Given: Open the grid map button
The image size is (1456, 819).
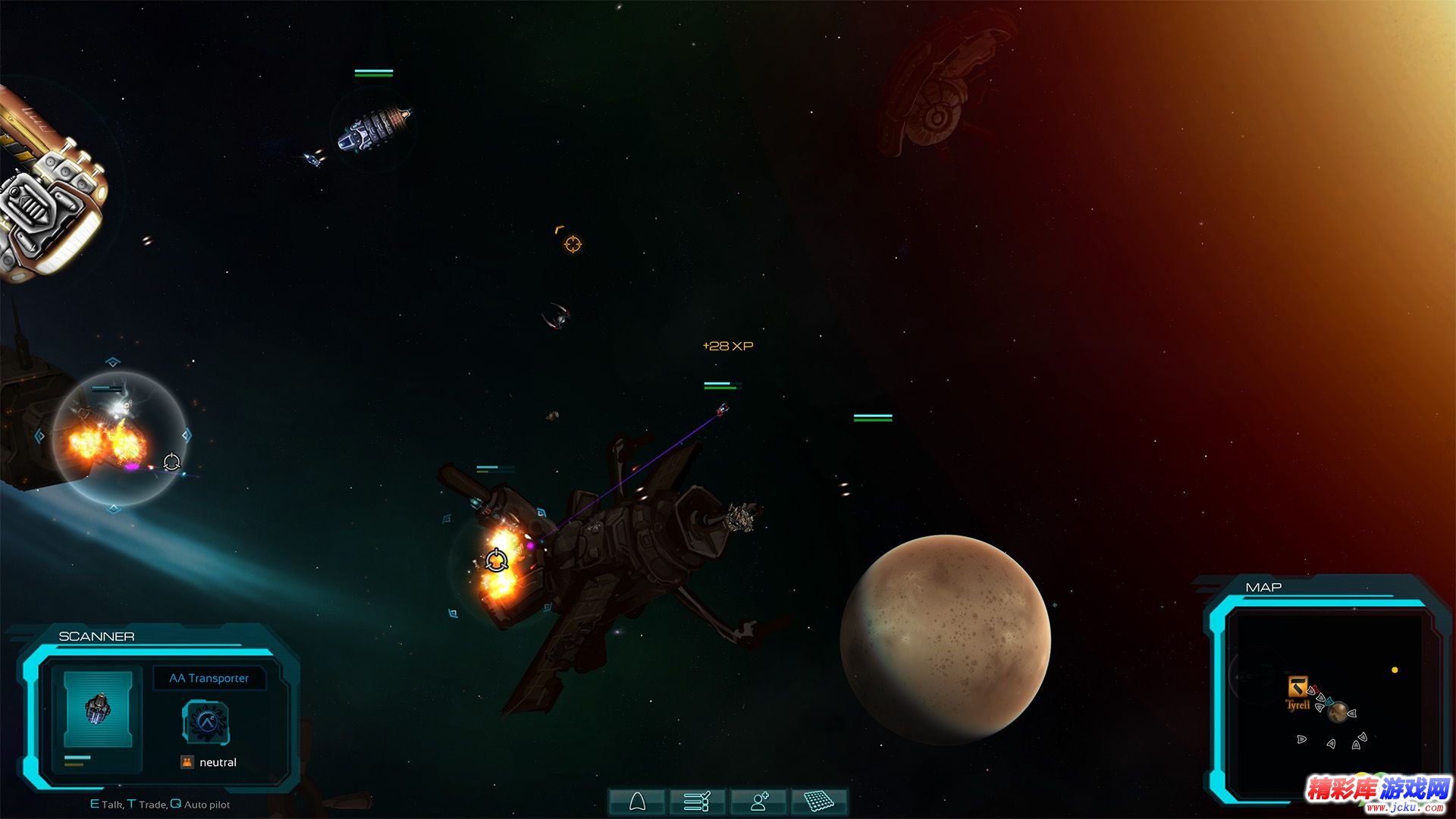Looking at the screenshot, I should 819,801.
